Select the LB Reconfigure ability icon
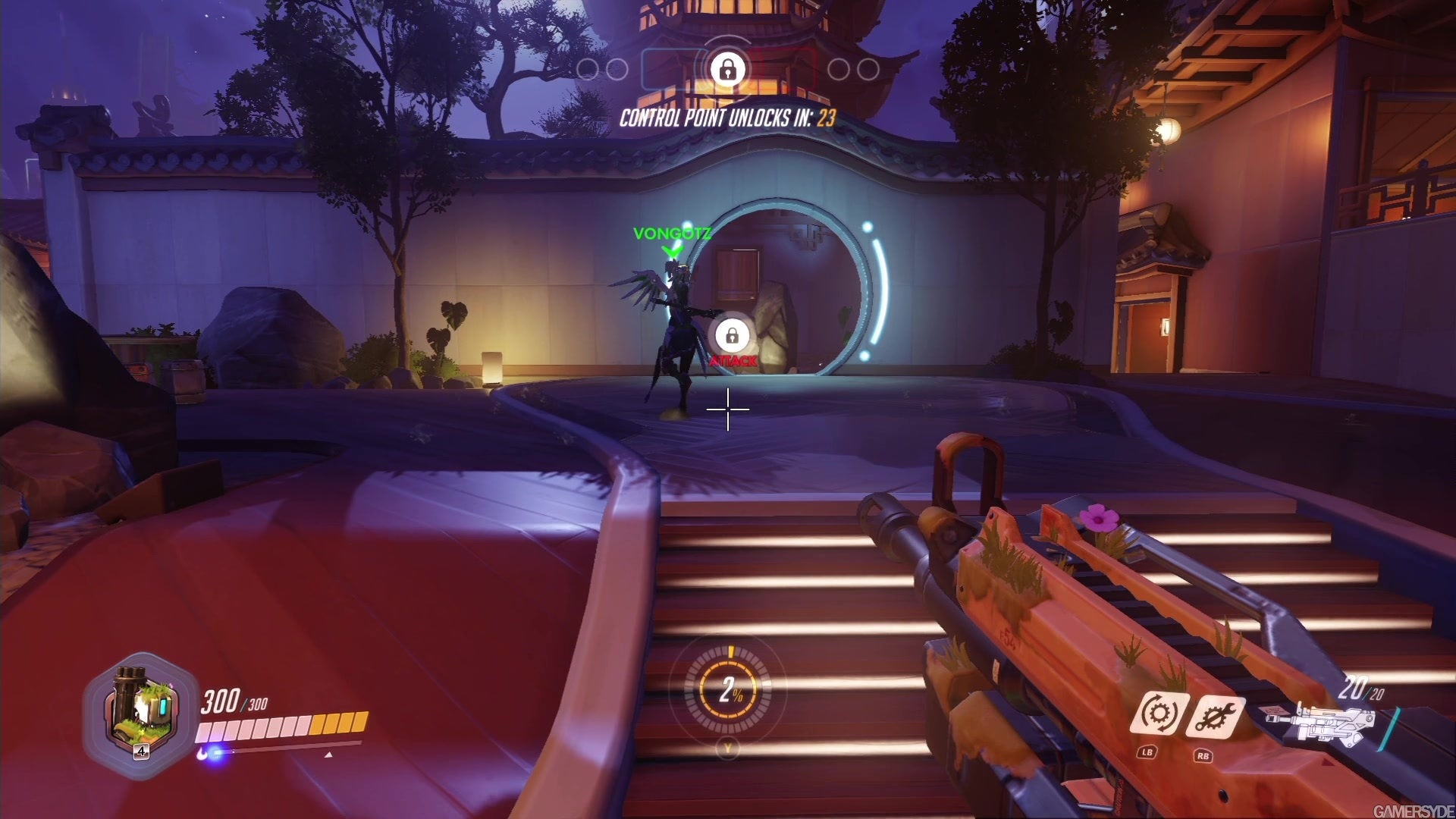Viewport: 1456px width, 819px height. [x=1161, y=713]
